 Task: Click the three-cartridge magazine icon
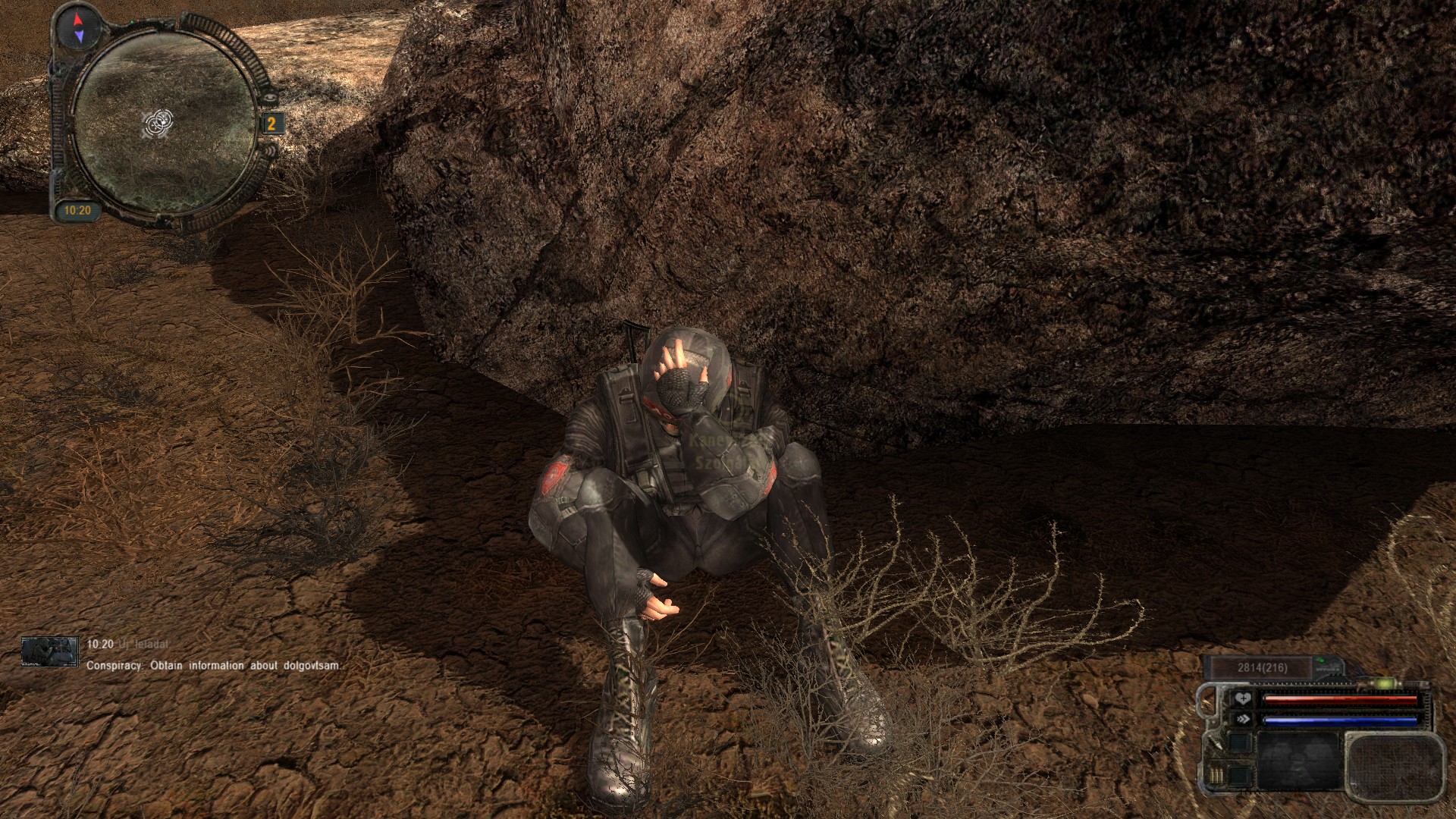tap(1216, 777)
